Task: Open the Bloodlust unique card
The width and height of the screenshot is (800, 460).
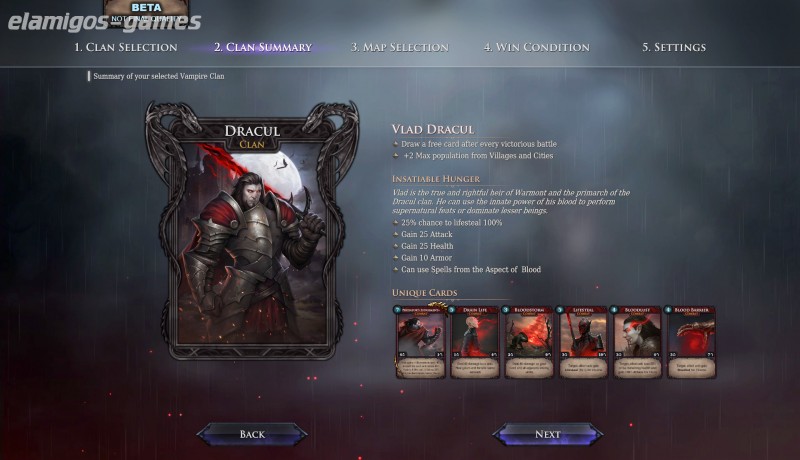Action: 637,342
